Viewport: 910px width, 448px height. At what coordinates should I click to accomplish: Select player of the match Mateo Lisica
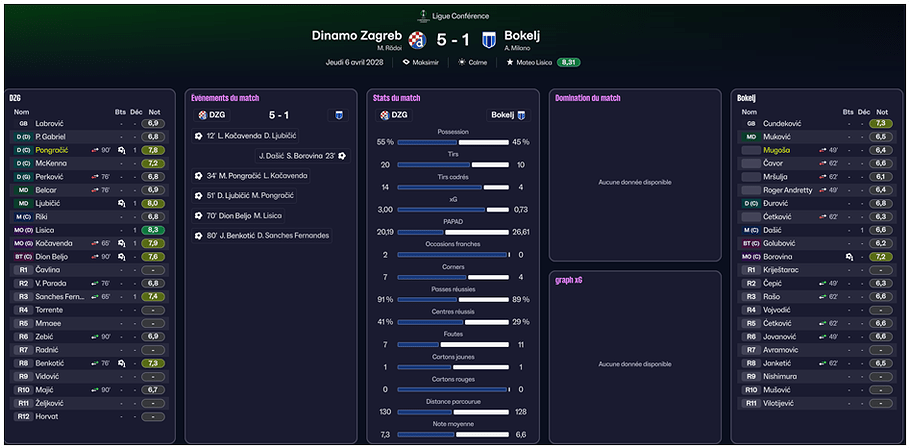pyautogui.click(x=530, y=62)
